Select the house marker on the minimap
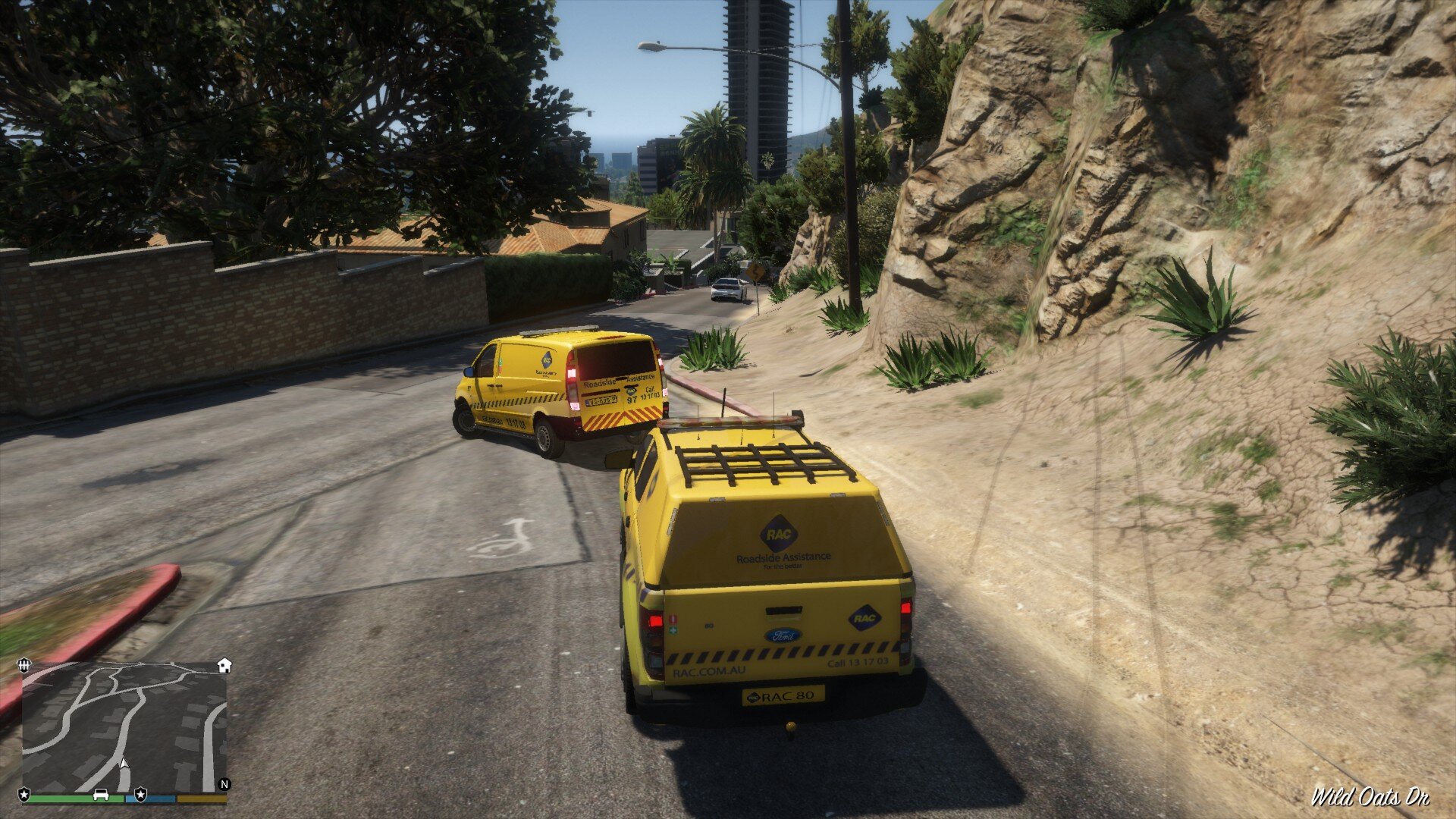Screen dimensions: 1456x819 point(224,666)
